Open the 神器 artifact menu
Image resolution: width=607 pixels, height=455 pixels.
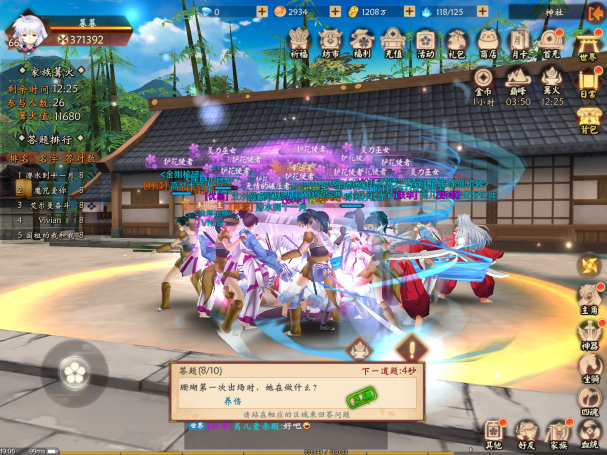pos(588,332)
